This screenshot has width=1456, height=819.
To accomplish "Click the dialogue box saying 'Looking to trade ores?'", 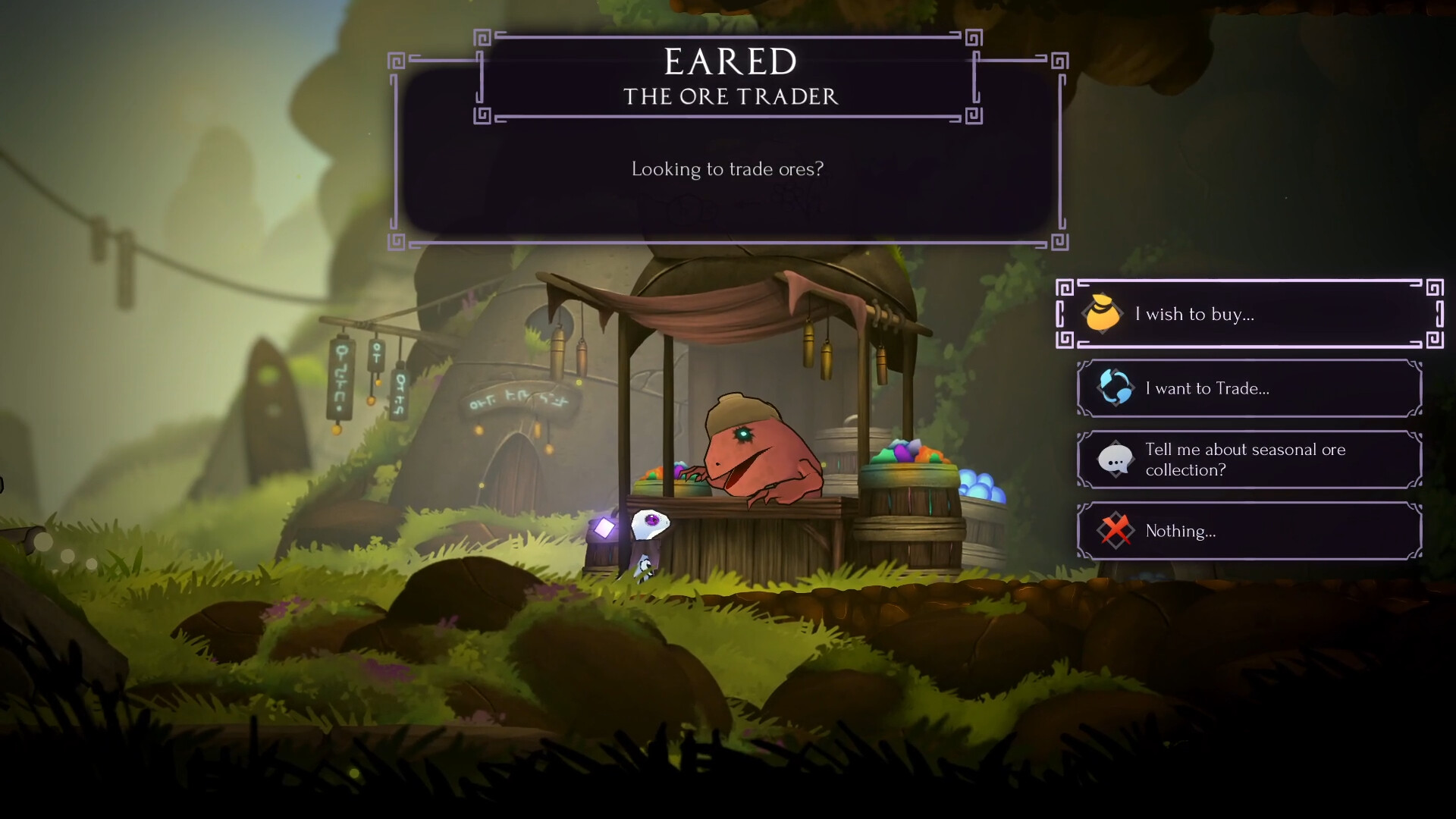I will coord(726,170).
